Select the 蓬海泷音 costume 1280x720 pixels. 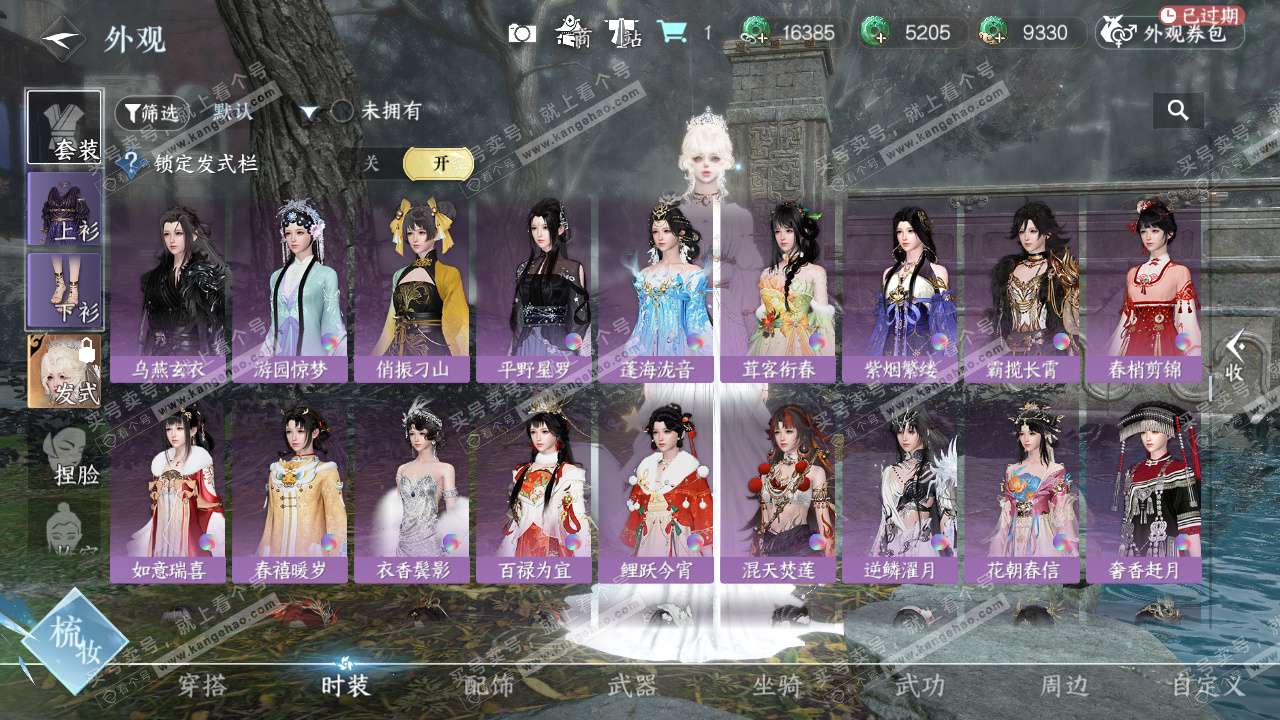point(656,290)
